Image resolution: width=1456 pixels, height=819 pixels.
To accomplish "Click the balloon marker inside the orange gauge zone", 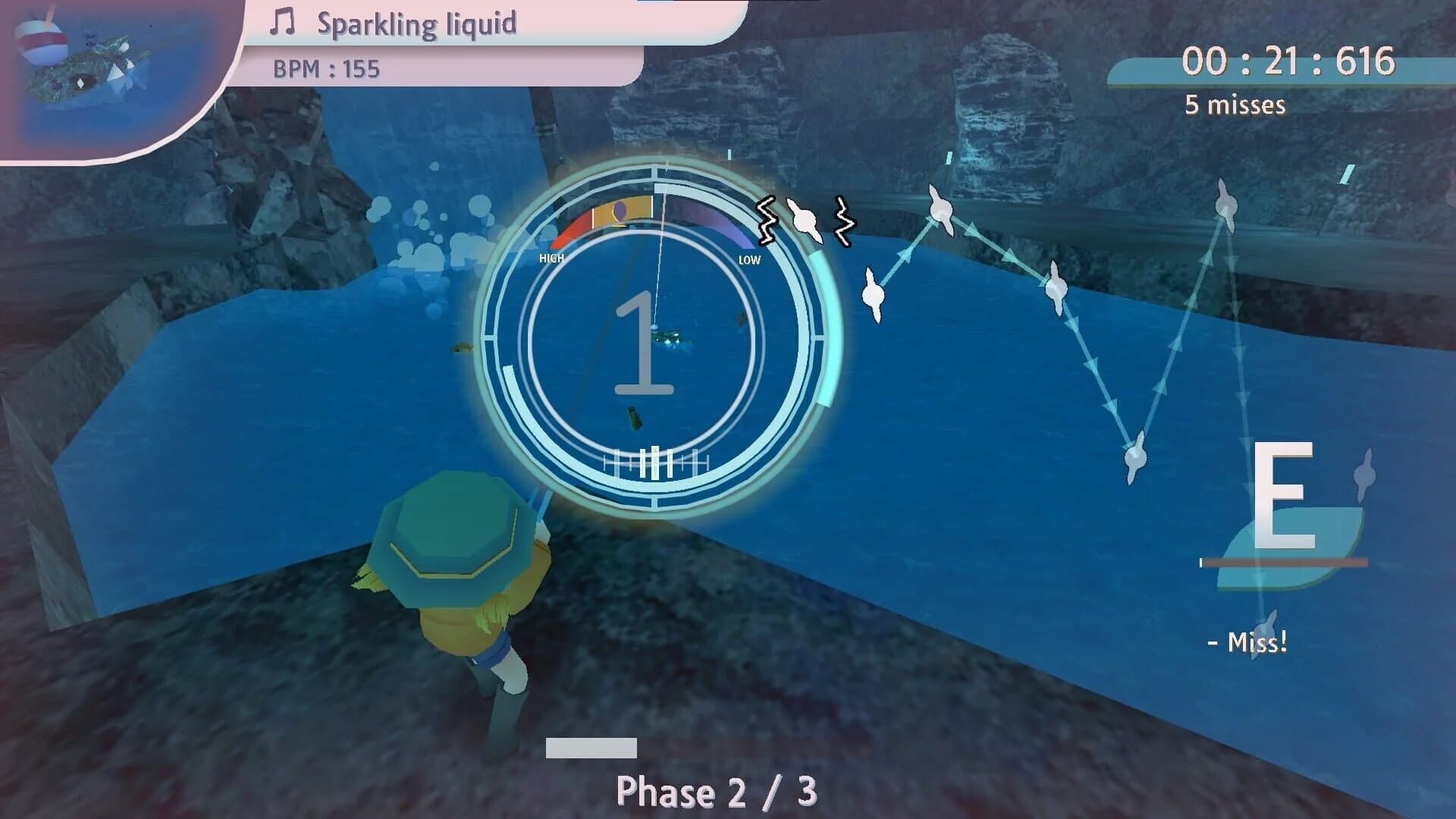I will click(620, 211).
